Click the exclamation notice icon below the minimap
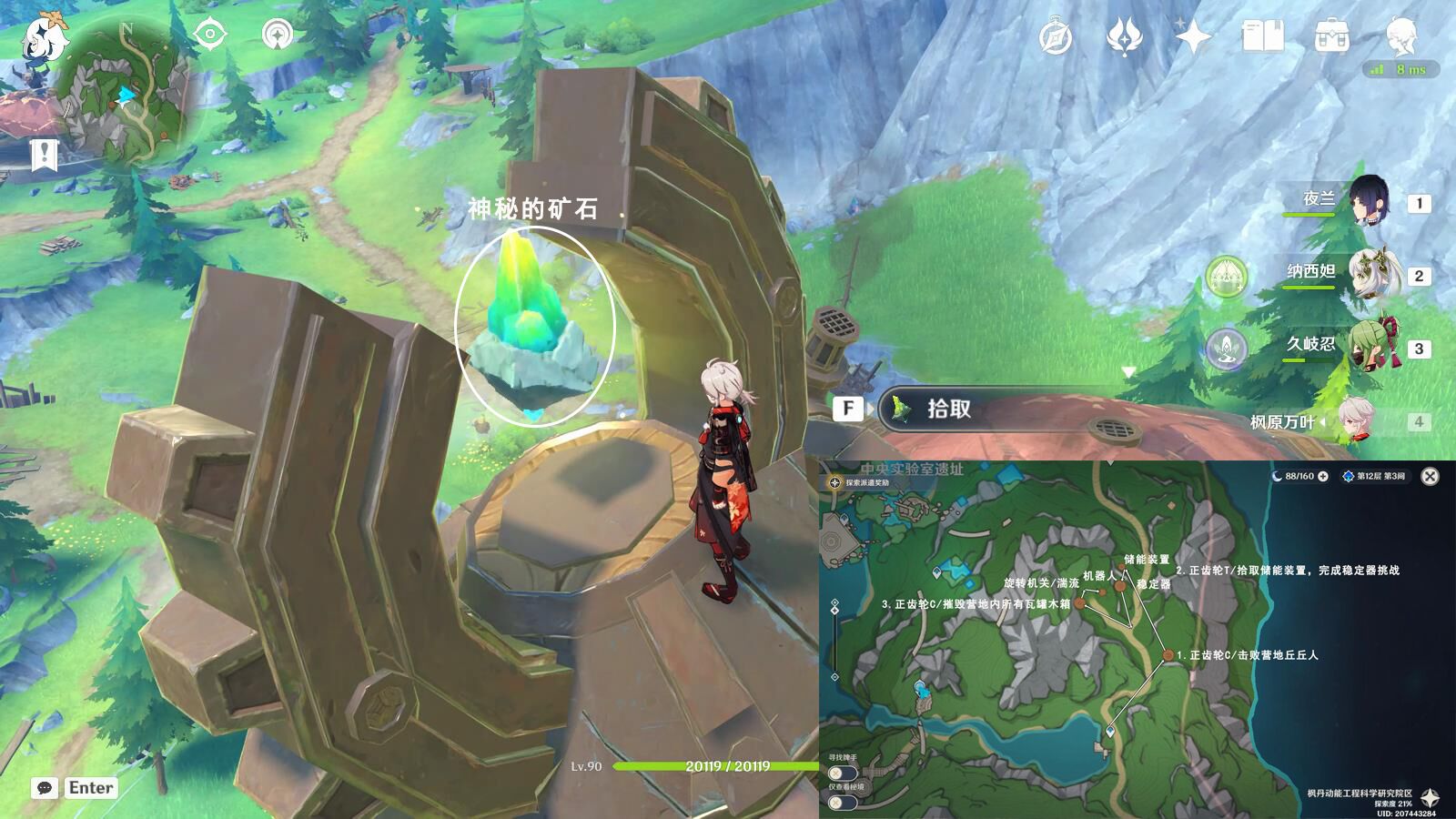 click(x=44, y=155)
